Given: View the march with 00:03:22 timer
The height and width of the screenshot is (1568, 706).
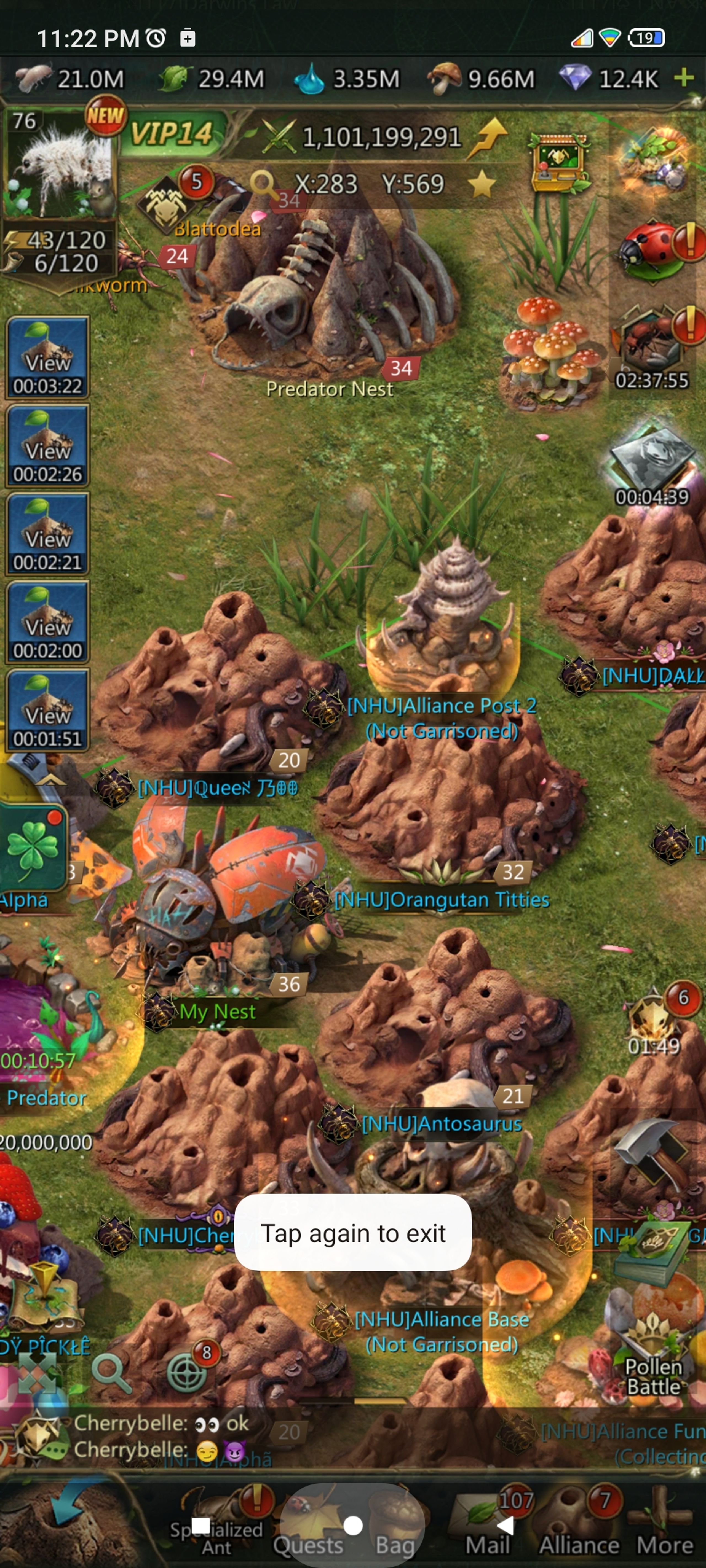Looking at the screenshot, I should (47, 359).
